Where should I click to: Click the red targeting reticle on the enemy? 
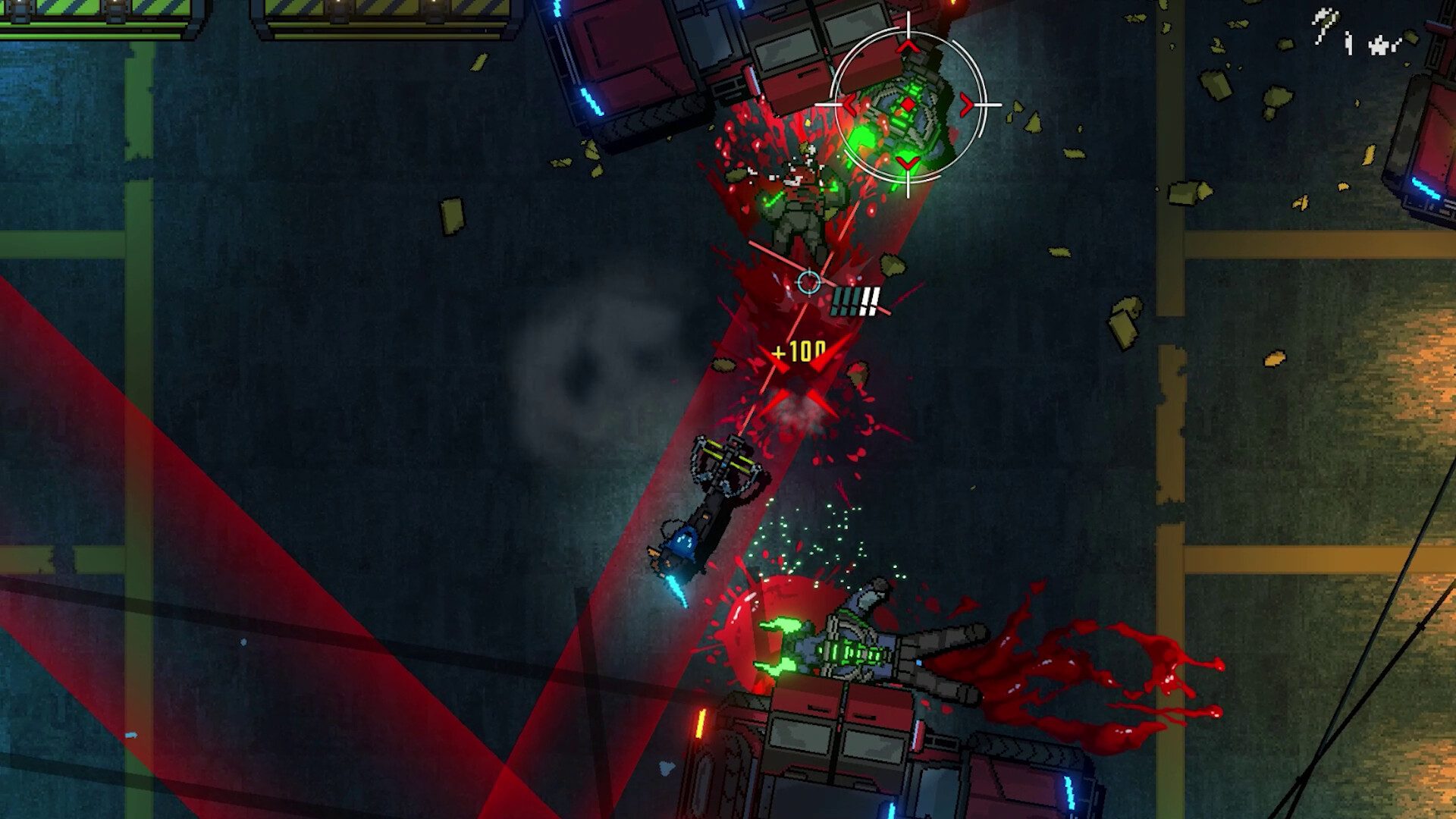(x=908, y=104)
